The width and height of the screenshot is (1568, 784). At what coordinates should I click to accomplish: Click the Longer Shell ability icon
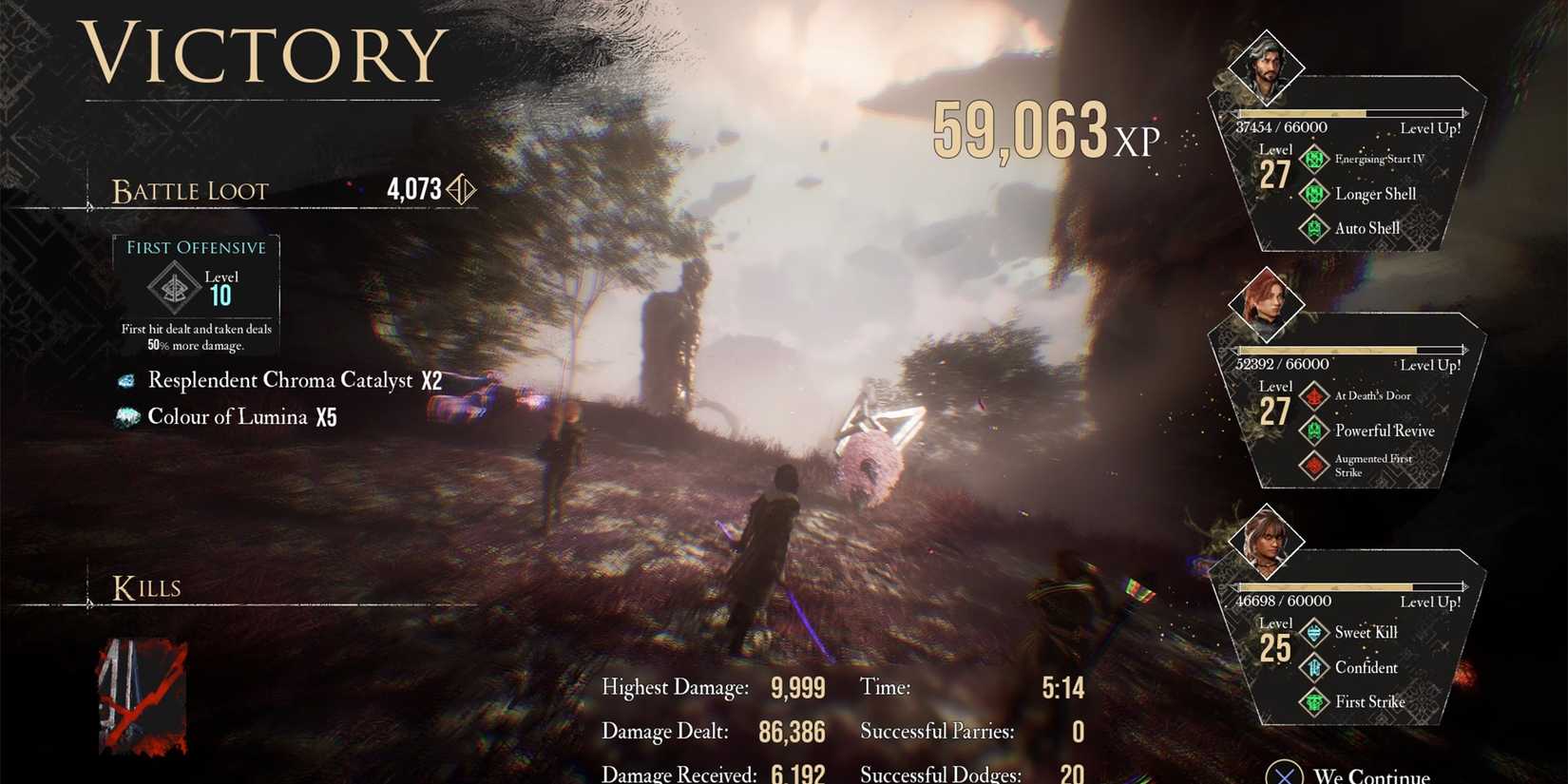tap(1314, 194)
